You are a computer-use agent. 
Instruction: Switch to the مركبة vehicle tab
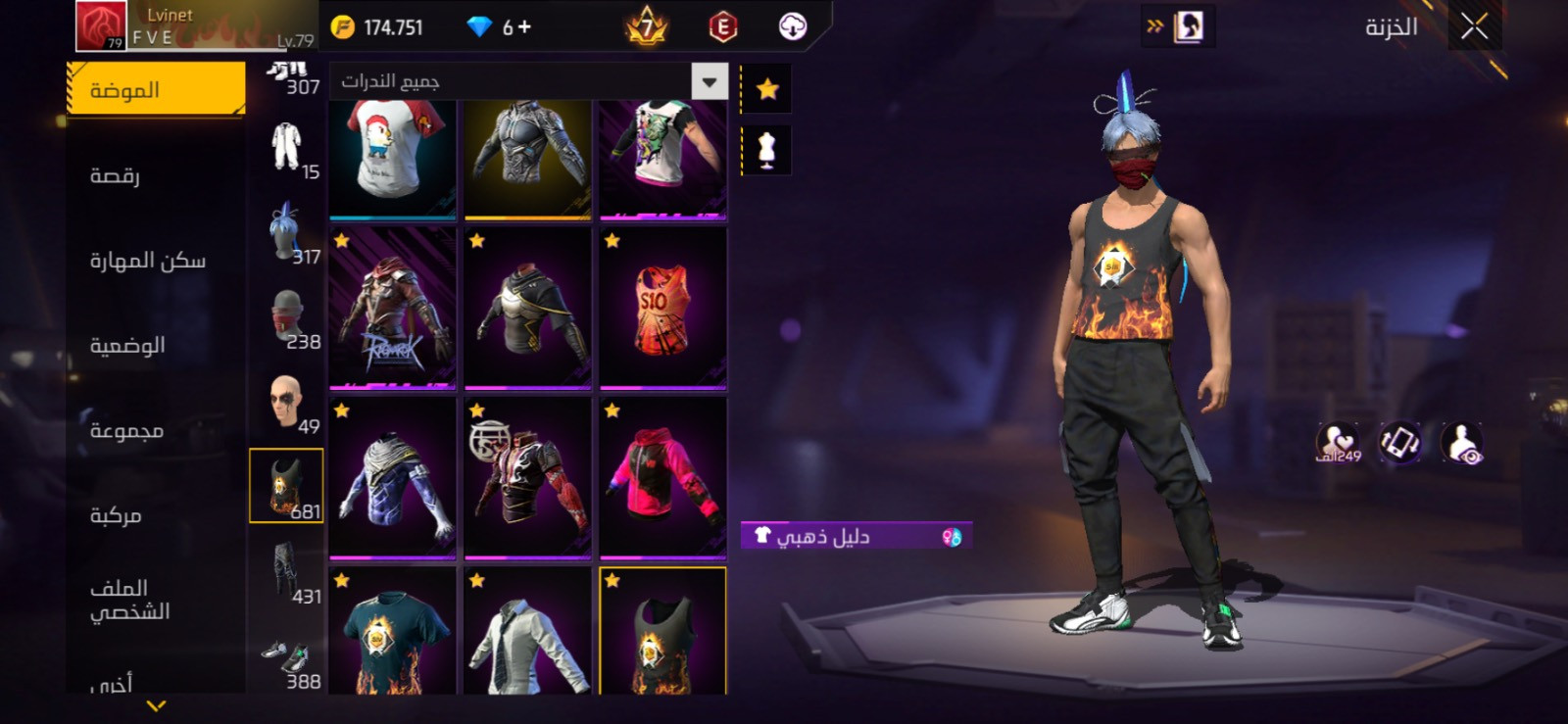116,515
